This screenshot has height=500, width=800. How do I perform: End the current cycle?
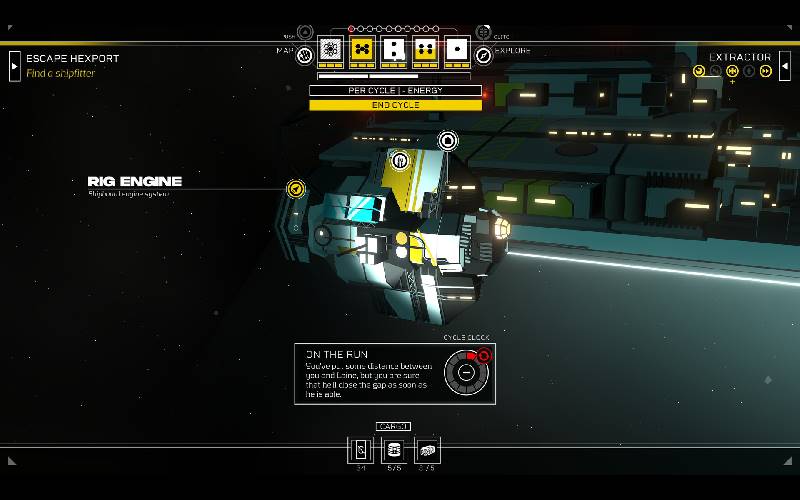pyautogui.click(x=395, y=105)
